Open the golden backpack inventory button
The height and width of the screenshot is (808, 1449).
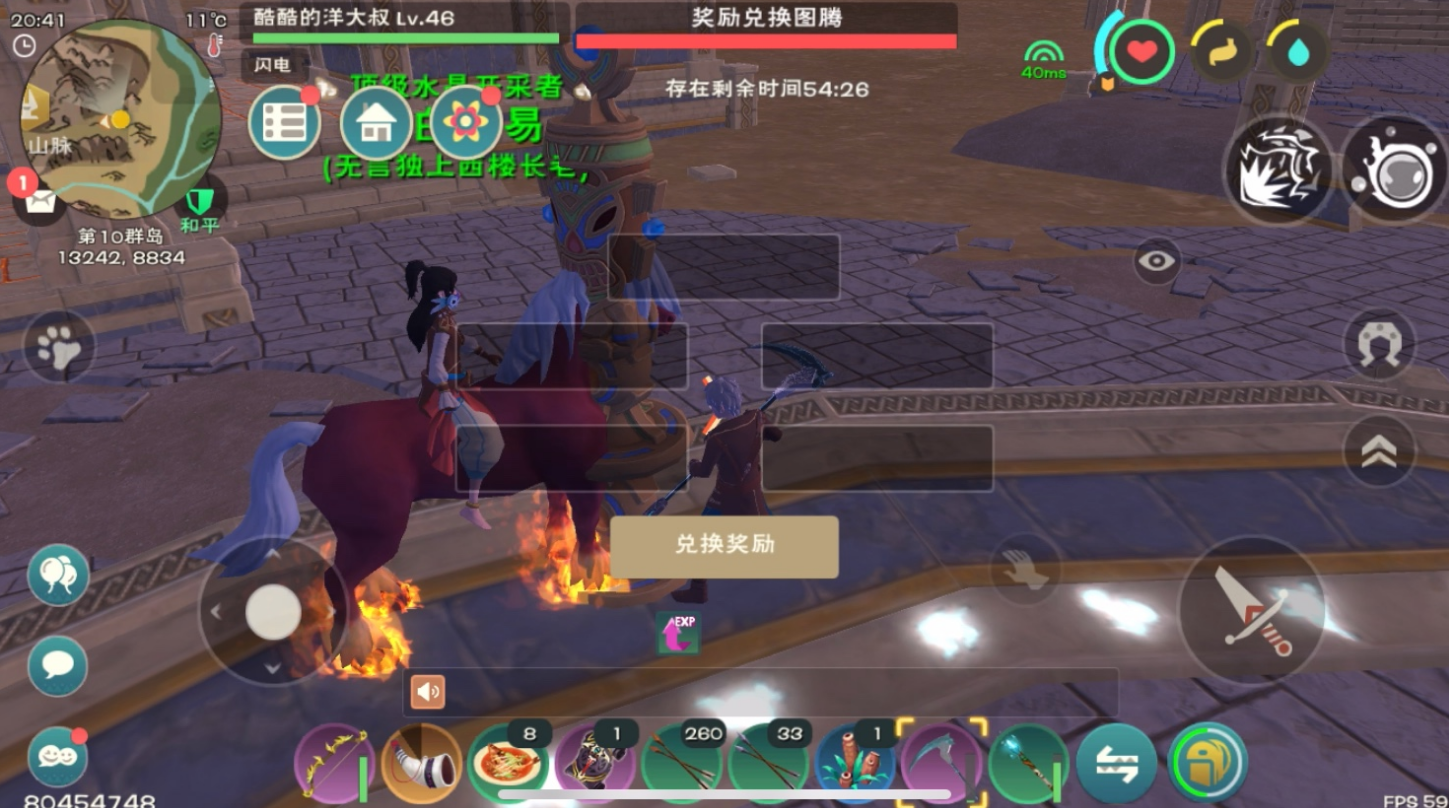(x=1208, y=764)
